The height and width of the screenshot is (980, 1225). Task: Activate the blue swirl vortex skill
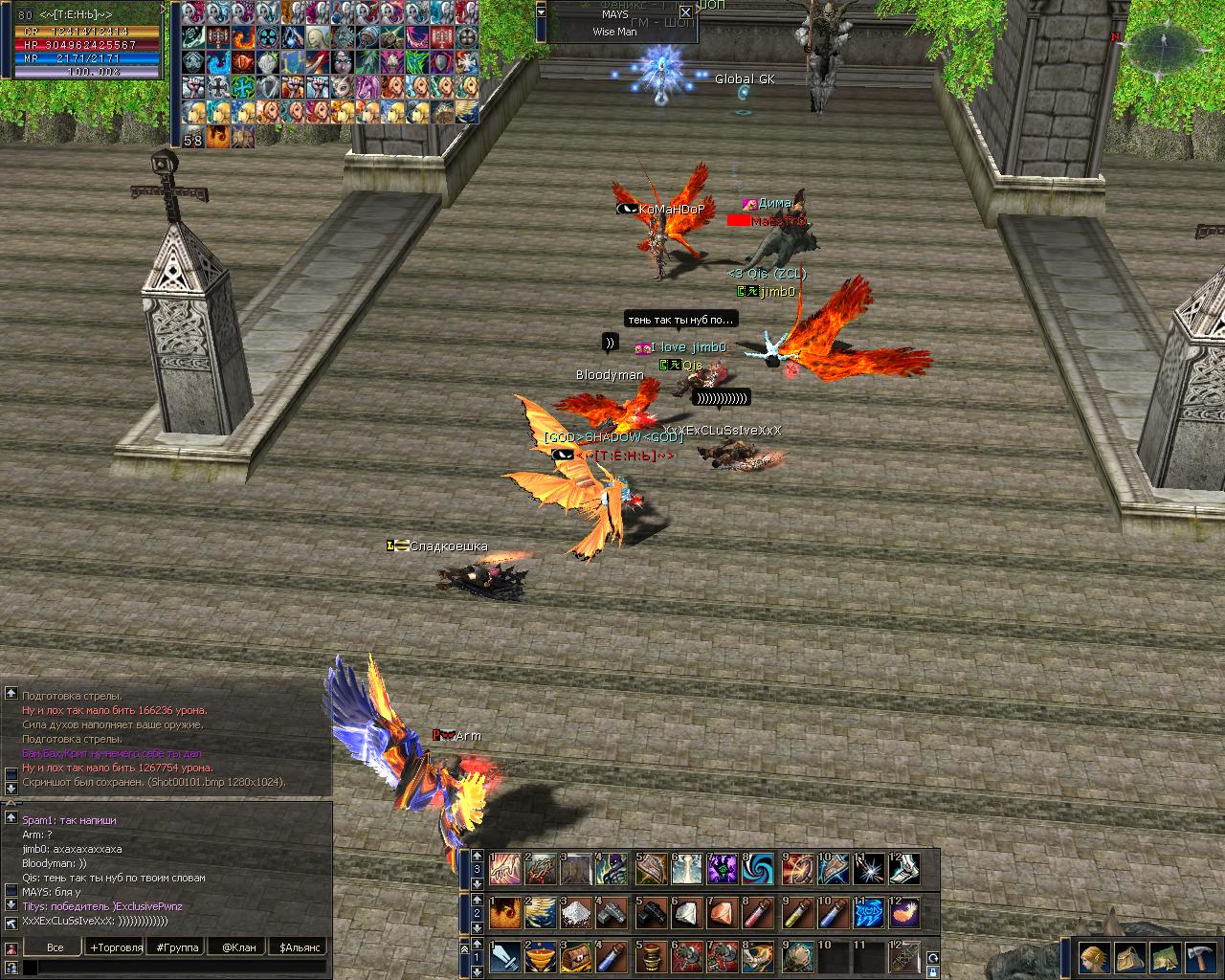(759, 868)
